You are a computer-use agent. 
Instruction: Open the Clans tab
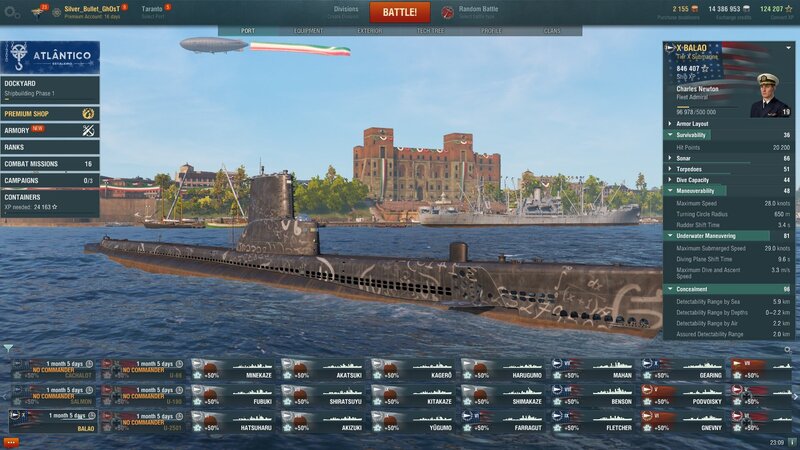point(552,31)
